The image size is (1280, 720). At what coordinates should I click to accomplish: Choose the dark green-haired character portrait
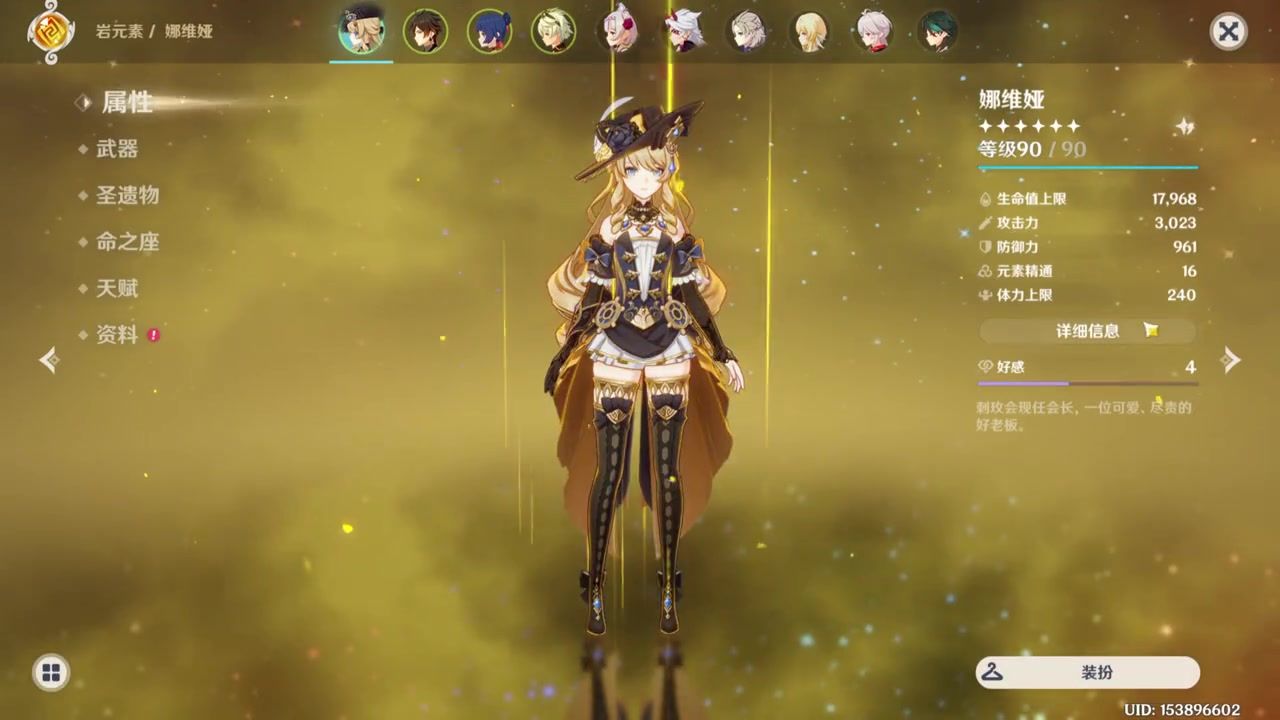(937, 31)
